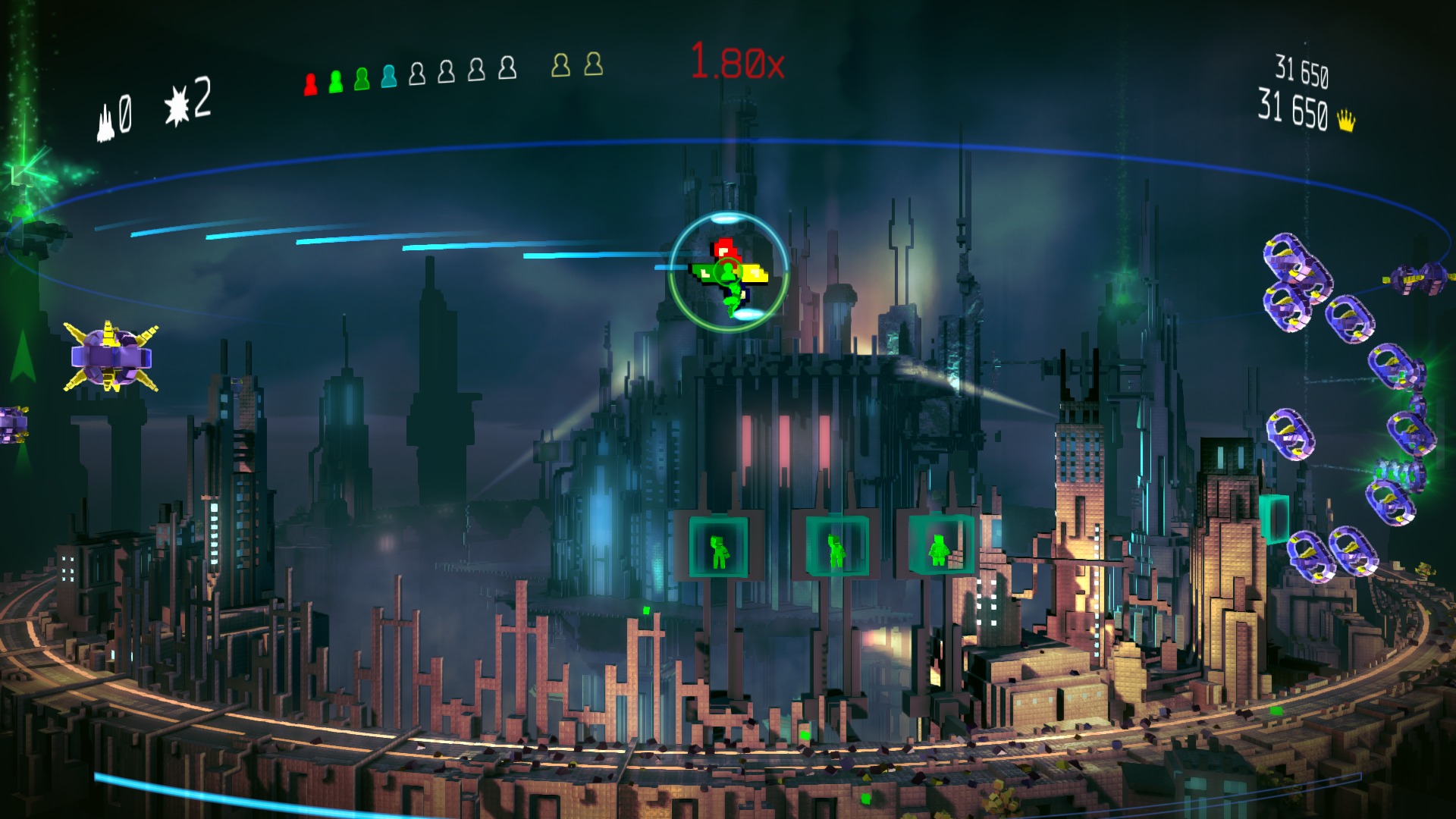
Task: Select the teal human status icon
Action: 389,76
